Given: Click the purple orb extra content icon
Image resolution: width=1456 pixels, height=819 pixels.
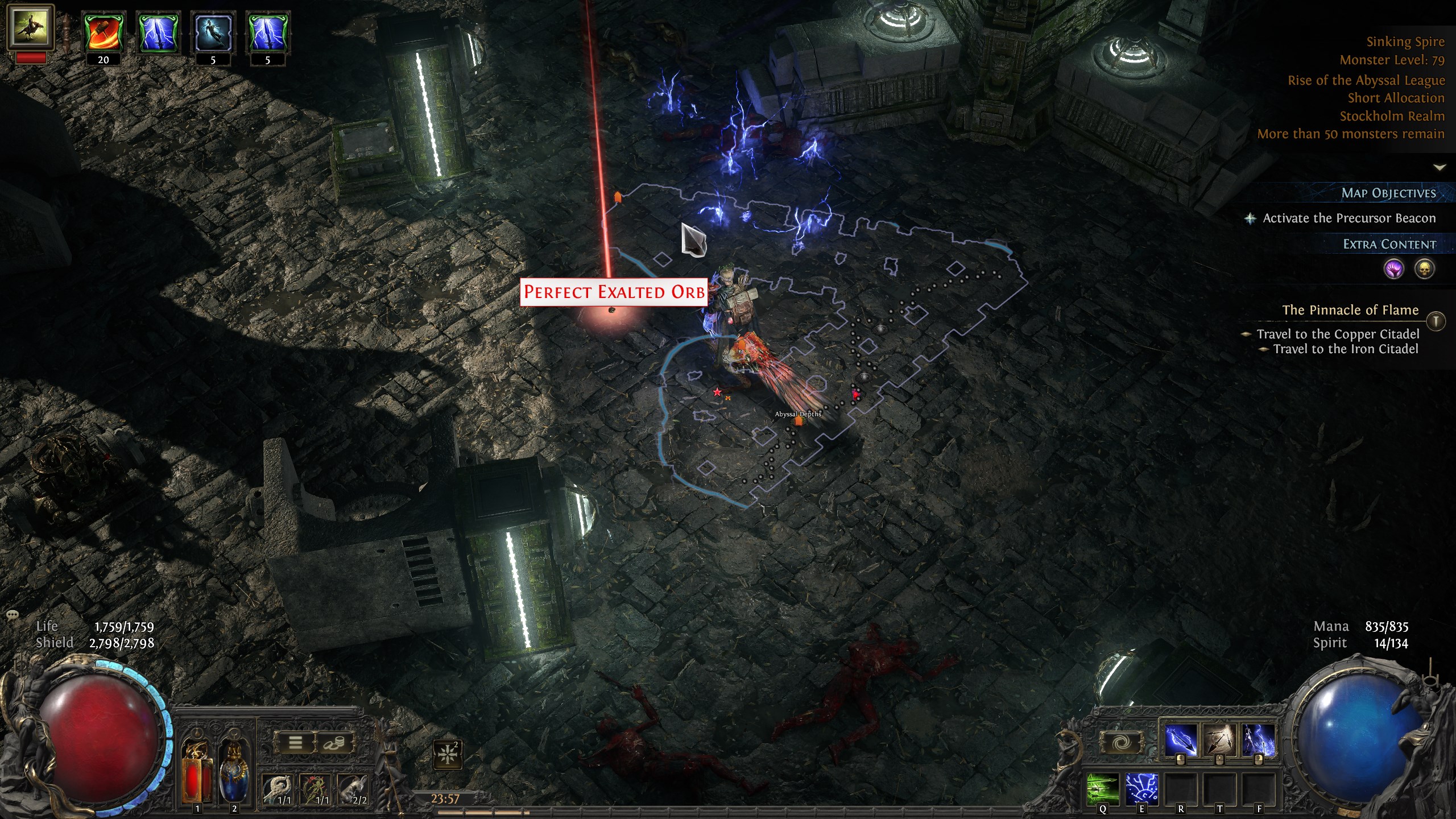Looking at the screenshot, I should click(x=1394, y=269).
